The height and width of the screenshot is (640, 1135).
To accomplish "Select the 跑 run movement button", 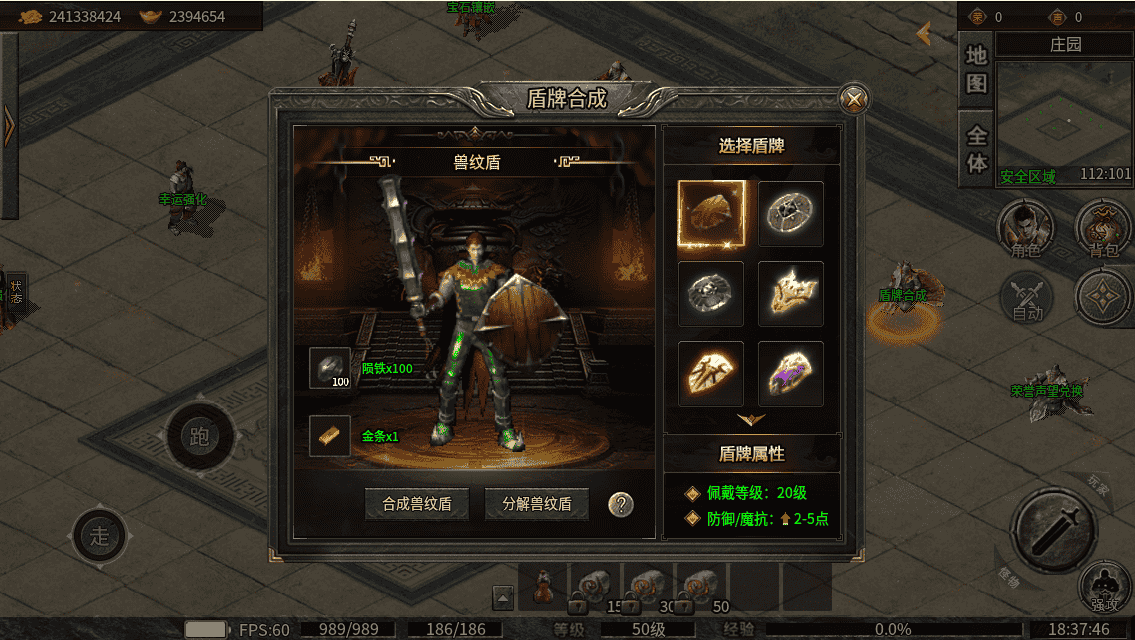I will pyautogui.click(x=199, y=437).
